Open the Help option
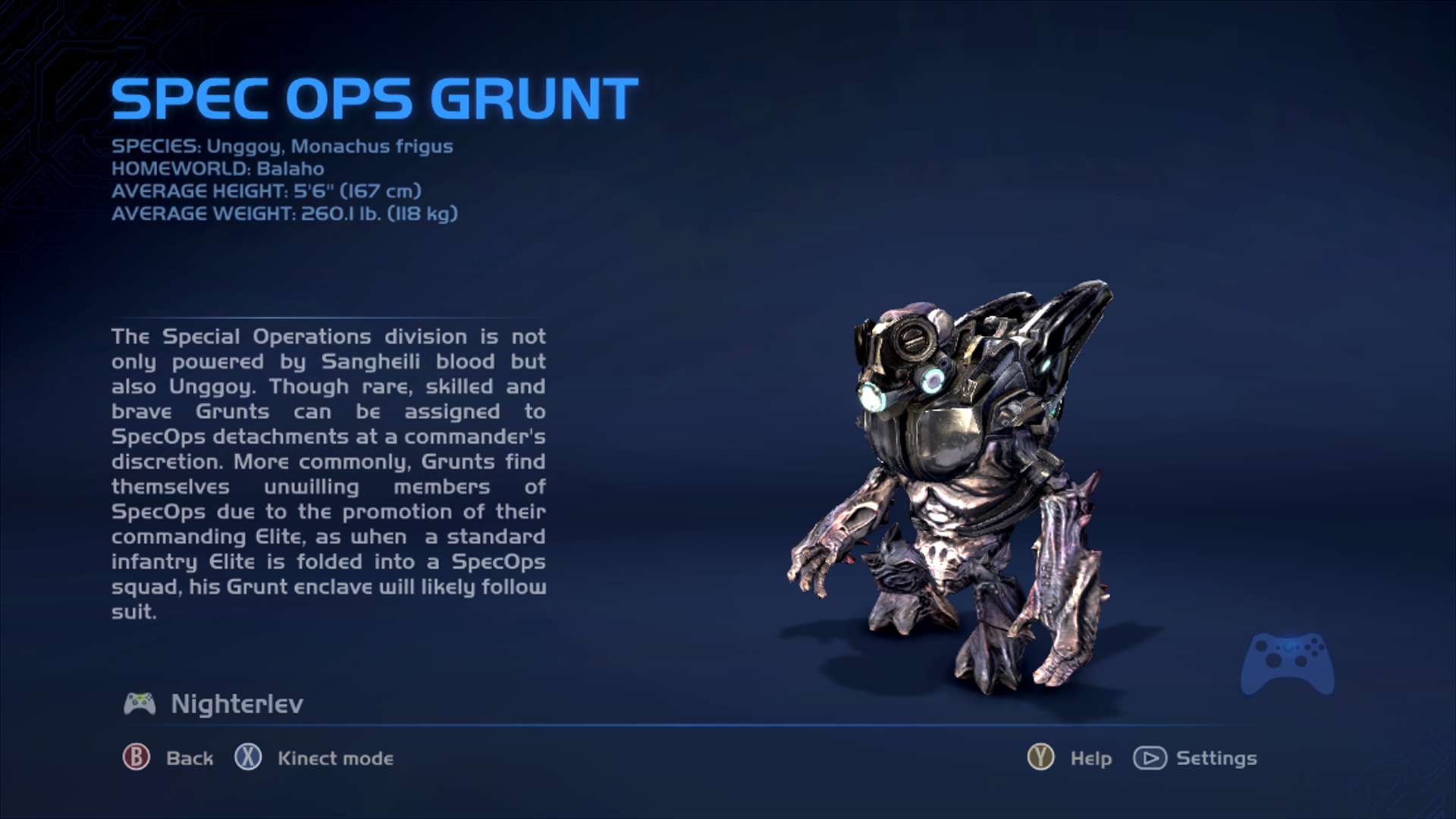Viewport: 1456px width, 819px height. click(x=1090, y=758)
